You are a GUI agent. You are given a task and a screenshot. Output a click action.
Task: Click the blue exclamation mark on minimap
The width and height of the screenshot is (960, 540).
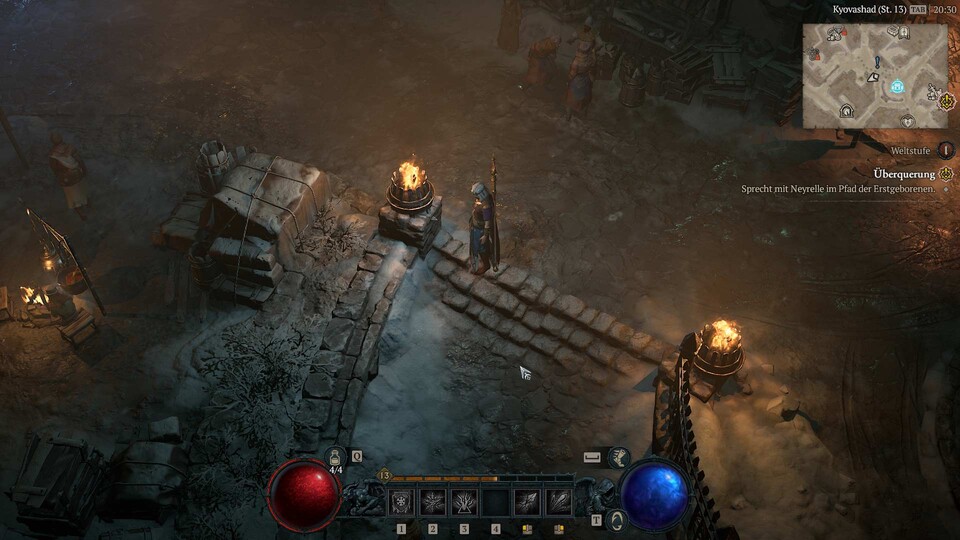point(877,62)
